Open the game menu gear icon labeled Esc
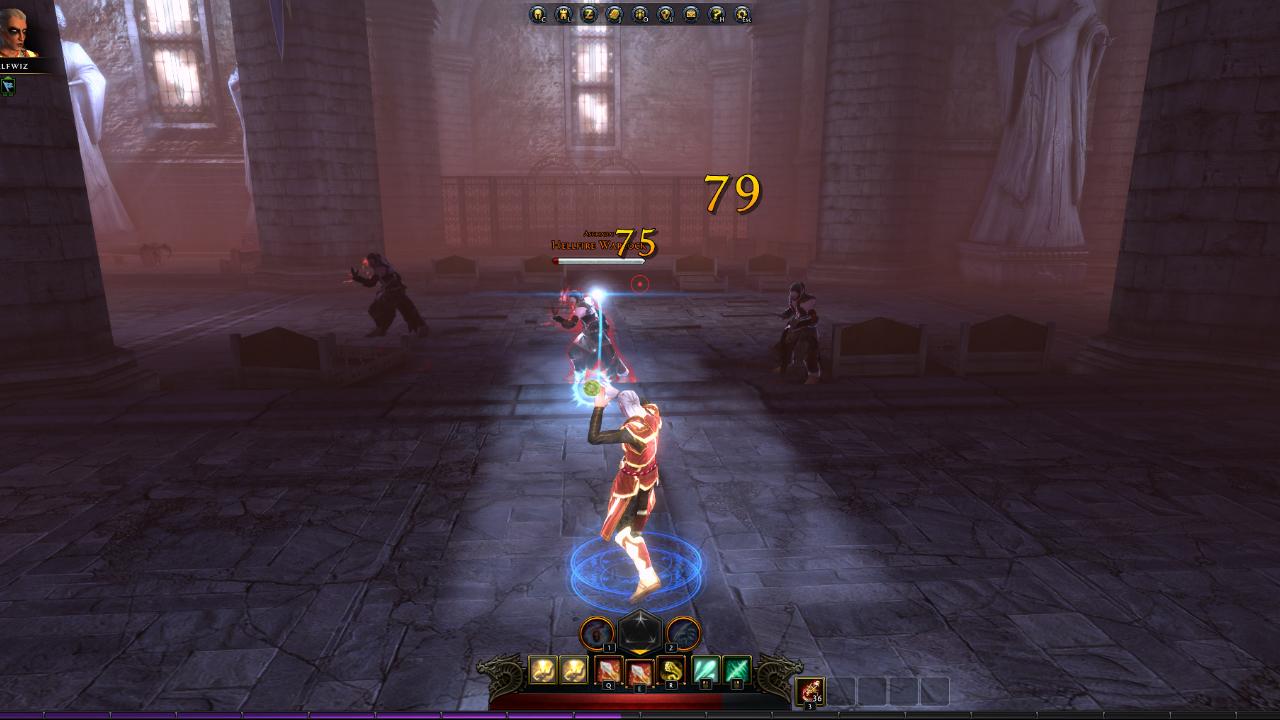This screenshot has height=720, width=1280. pyautogui.click(x=743, y=15)
